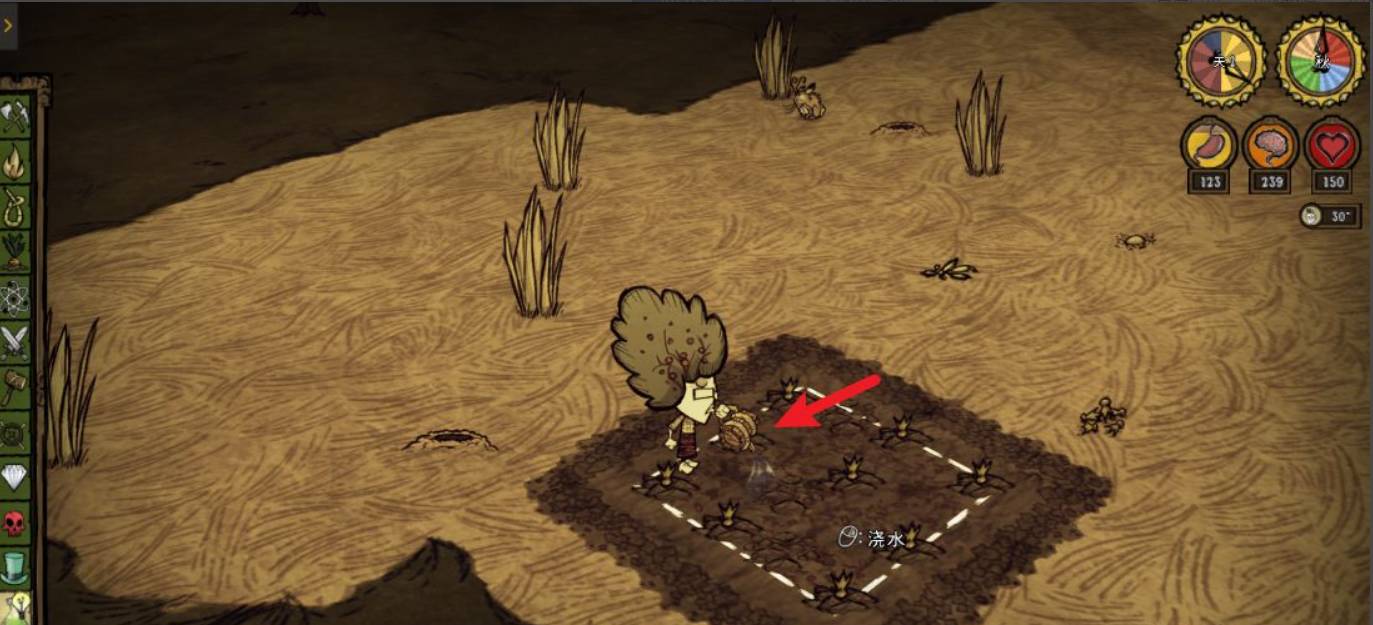Open the Science tab with atom icon
The height and width of the screenshot is (625, 1373).
(14, 297)
